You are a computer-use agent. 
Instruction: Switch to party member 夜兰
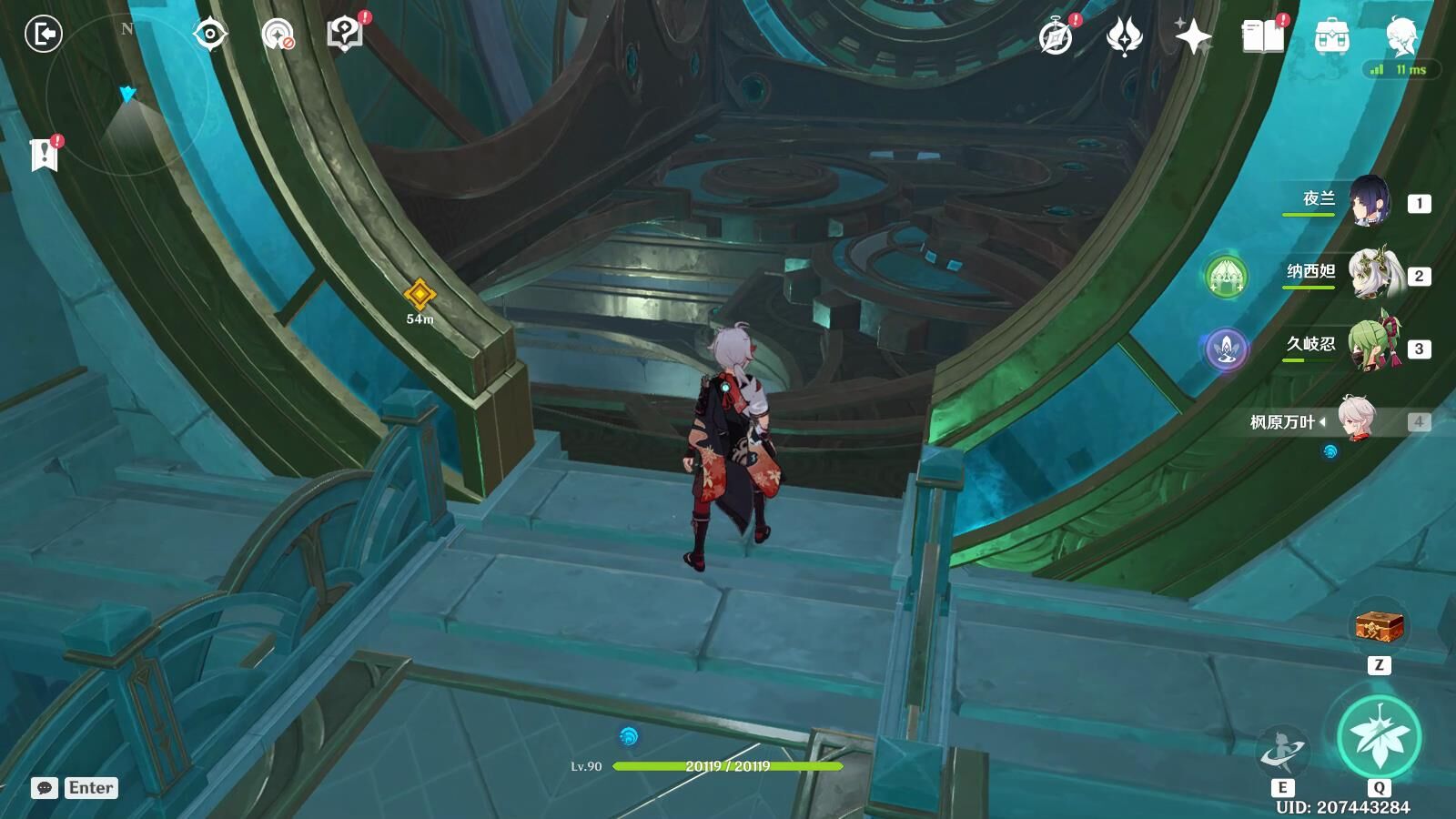1368,202
